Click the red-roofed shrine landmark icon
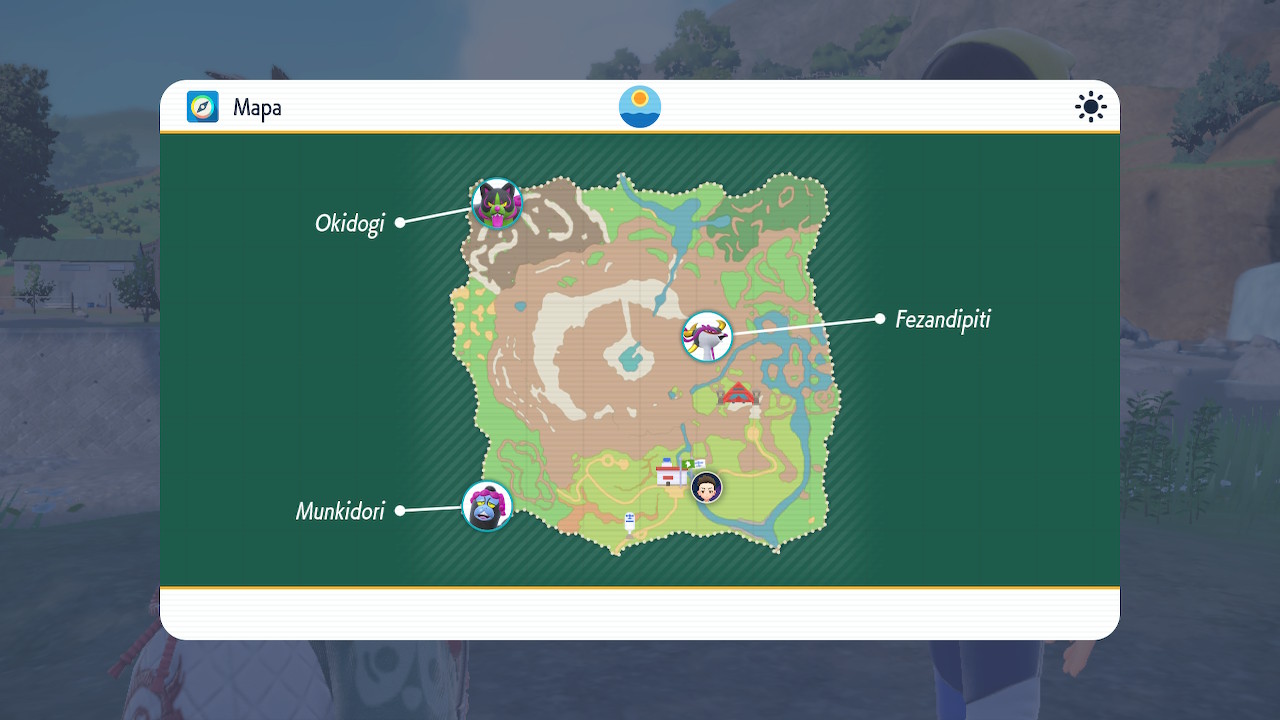Screen dimensions: 1280x720 pos(739,394)
